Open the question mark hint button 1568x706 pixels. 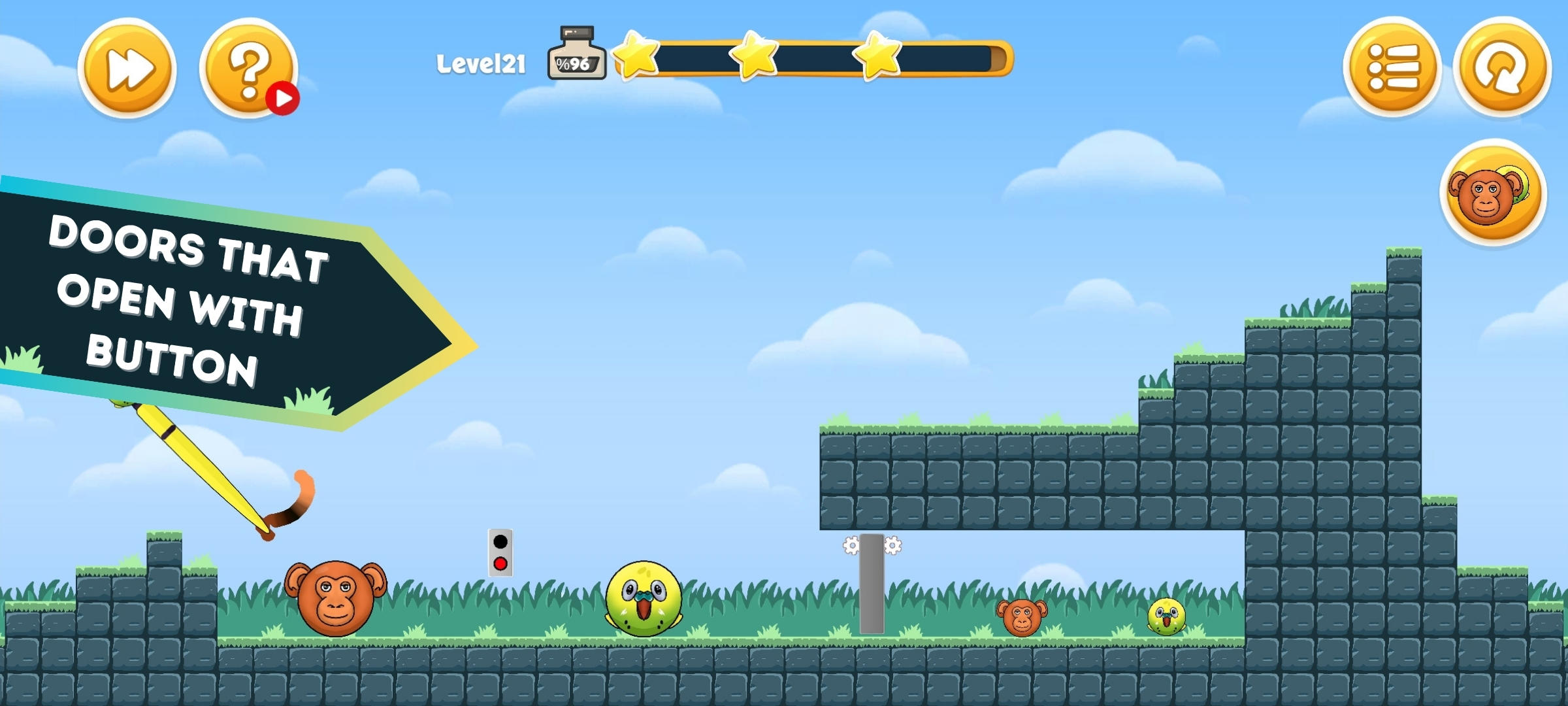point(250,67)
